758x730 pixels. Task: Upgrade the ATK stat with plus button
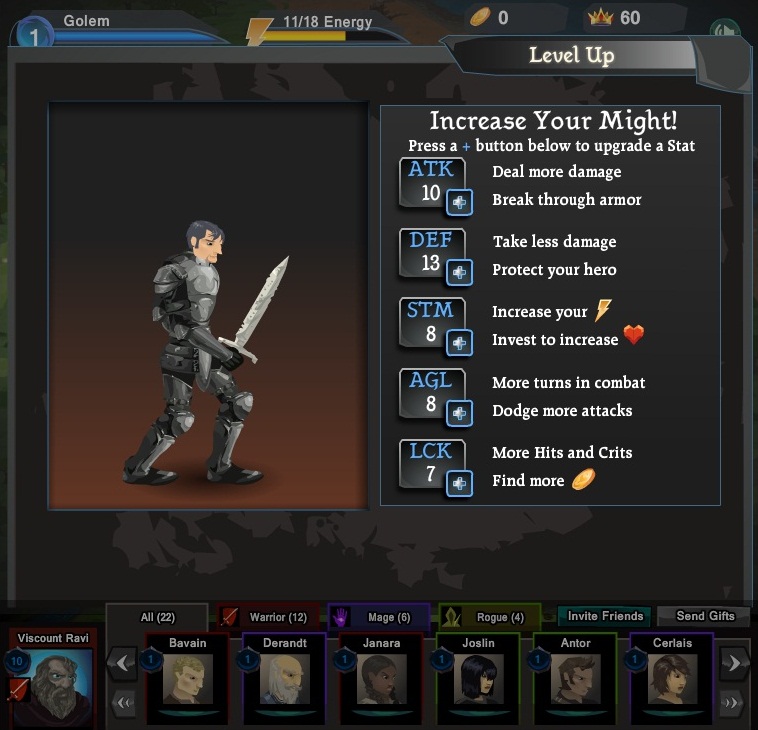click(x=459, y=202)
